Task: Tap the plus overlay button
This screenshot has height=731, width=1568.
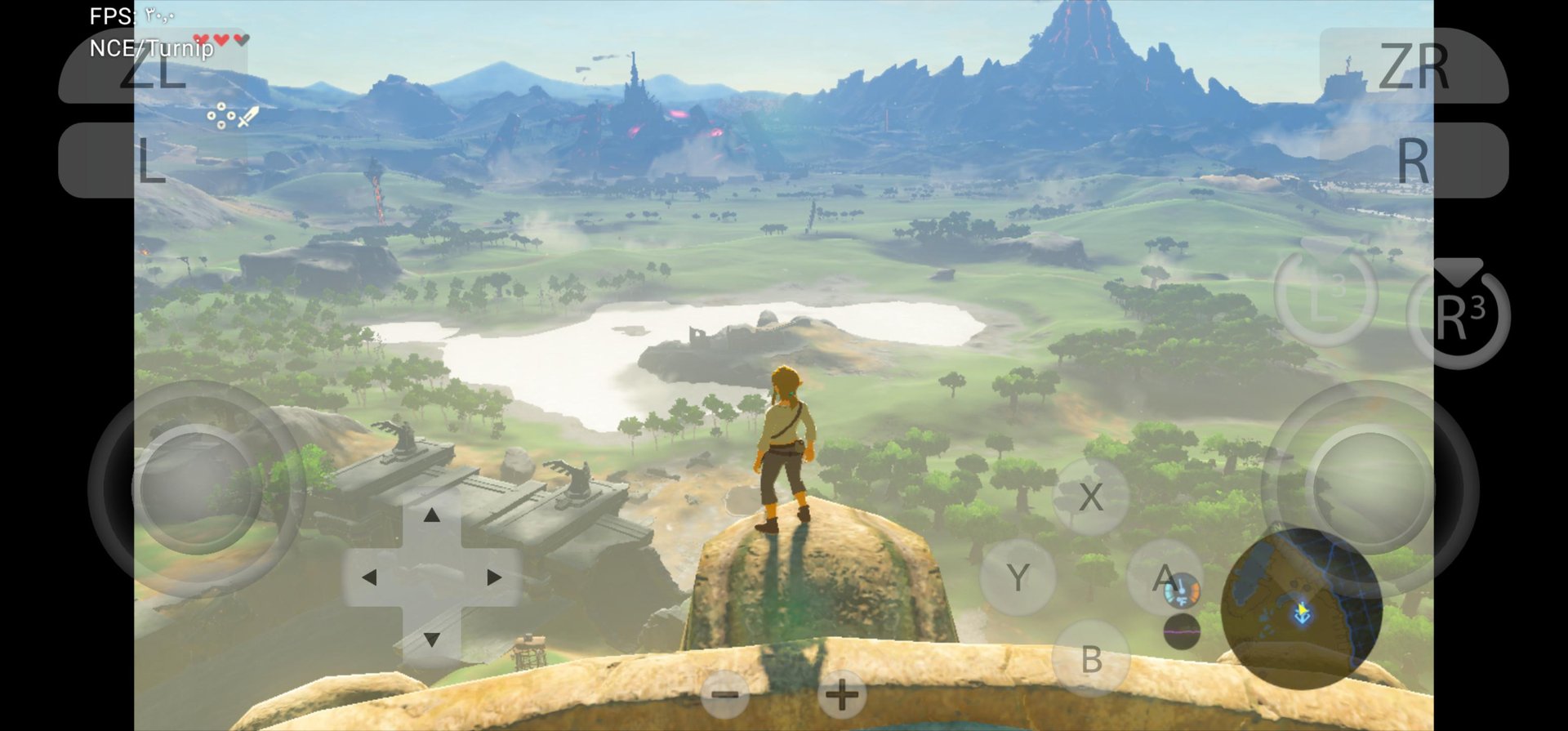Action: click(841, 695)
